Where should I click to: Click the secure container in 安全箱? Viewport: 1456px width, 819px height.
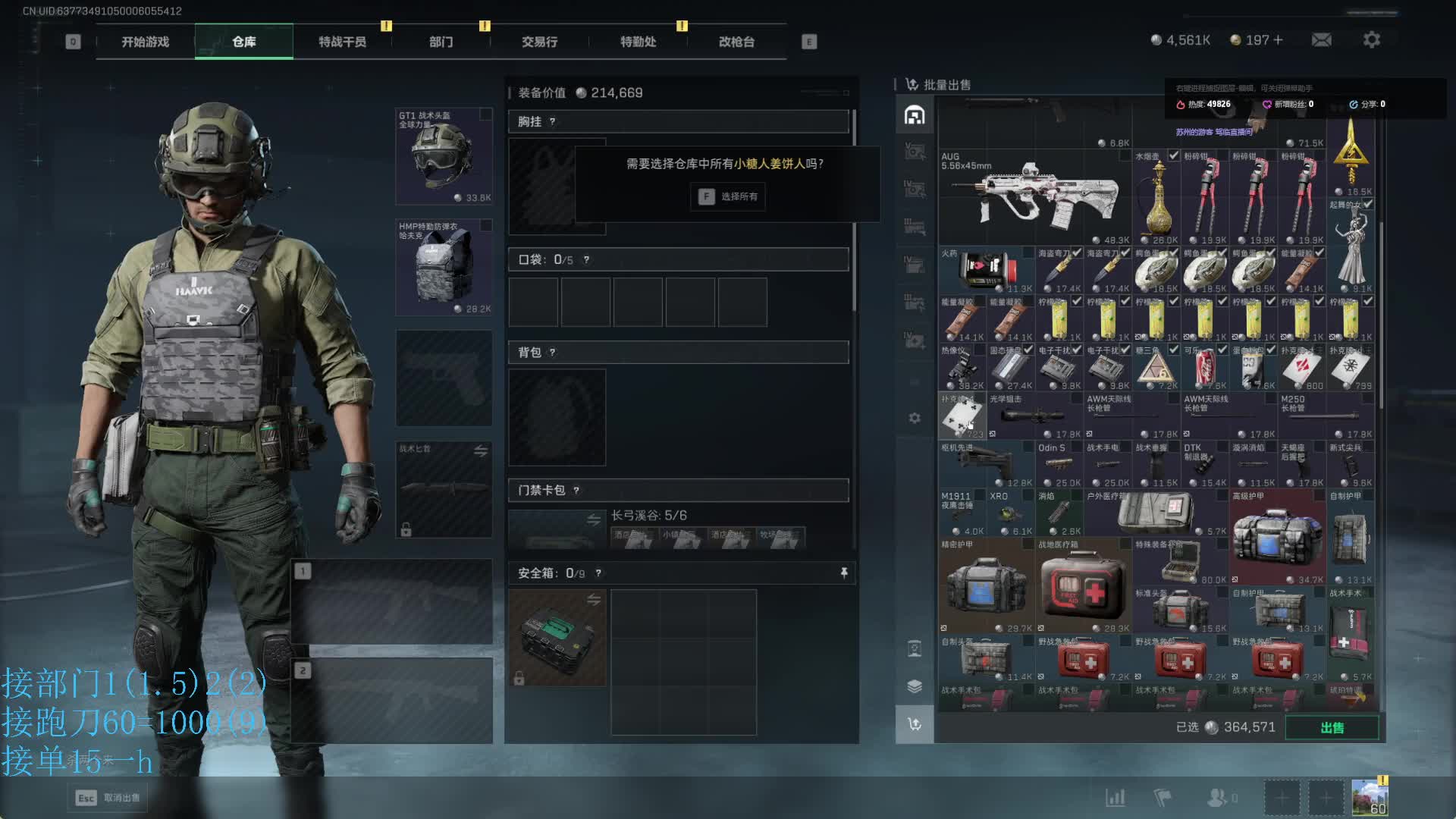pos(557,638)
